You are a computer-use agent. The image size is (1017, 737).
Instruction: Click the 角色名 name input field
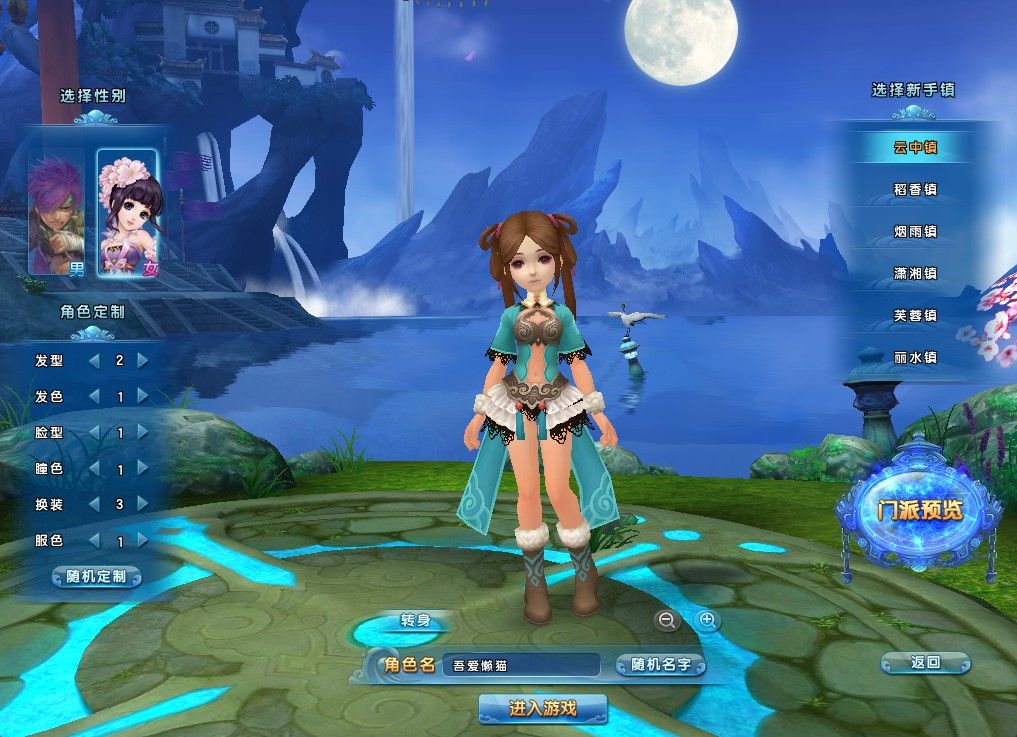pyautogui.click(x=520, y=665)
